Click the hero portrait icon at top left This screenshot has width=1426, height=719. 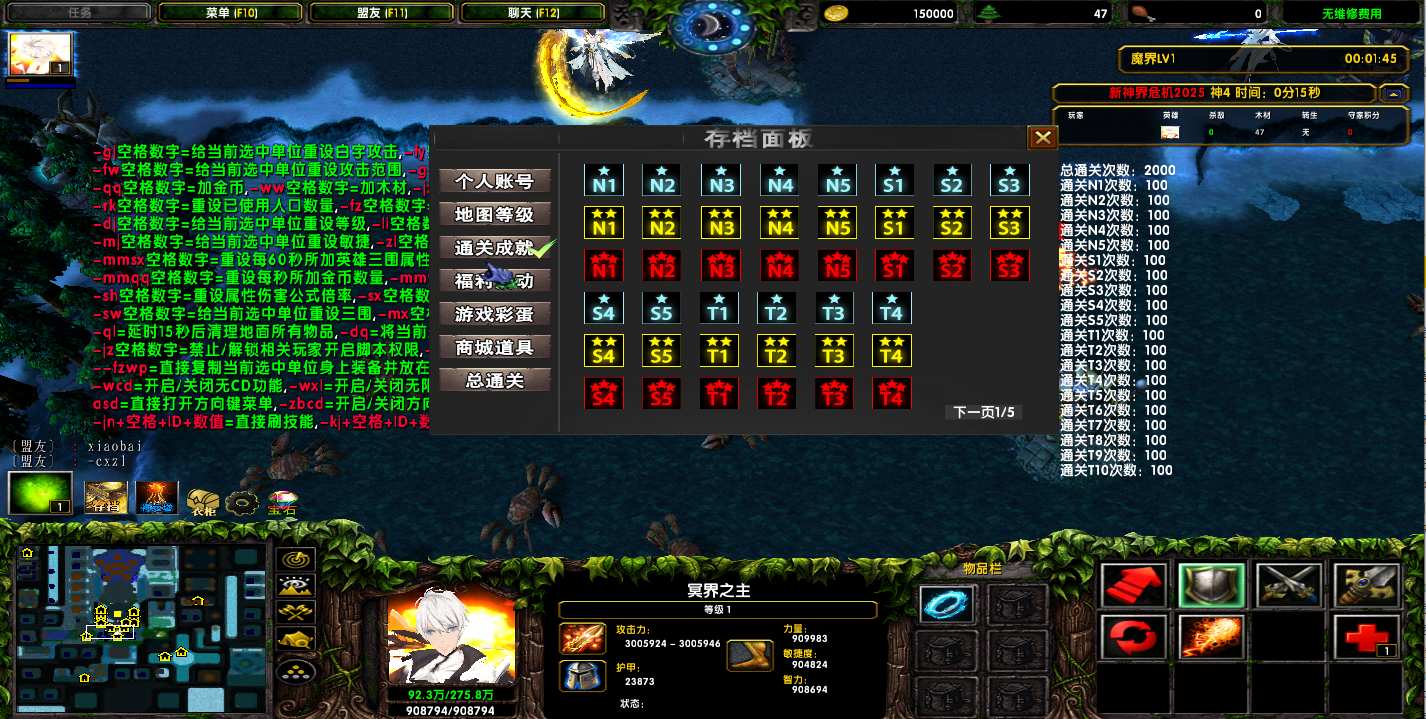[x=40, y=55]
